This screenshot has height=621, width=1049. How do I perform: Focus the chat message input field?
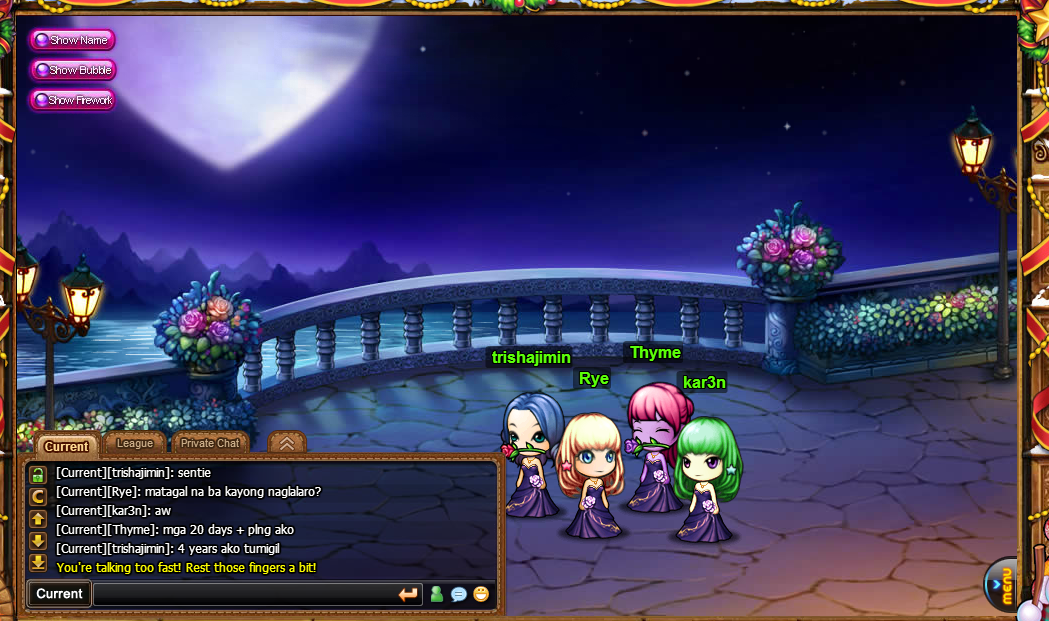coord(244,594)
